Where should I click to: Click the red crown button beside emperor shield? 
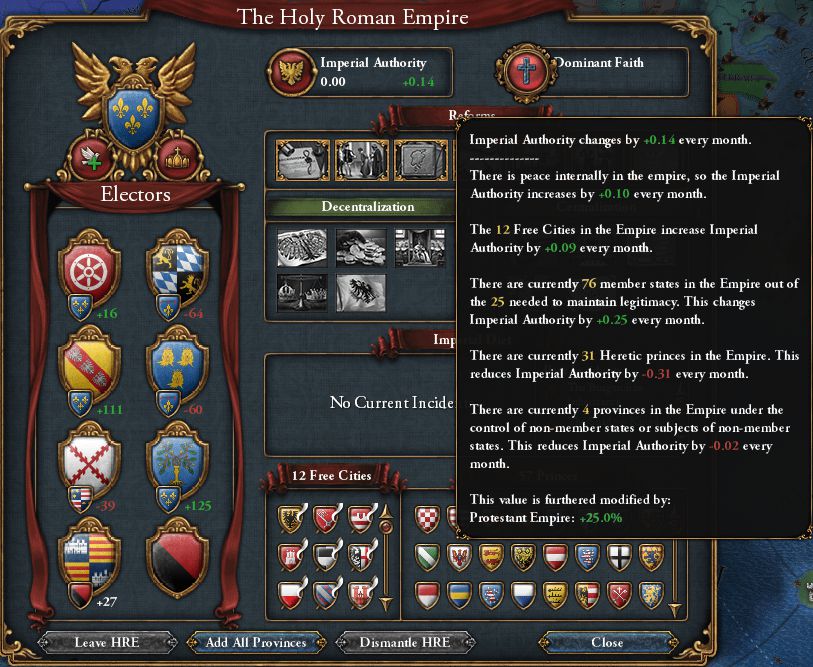(x=181, y=157)
